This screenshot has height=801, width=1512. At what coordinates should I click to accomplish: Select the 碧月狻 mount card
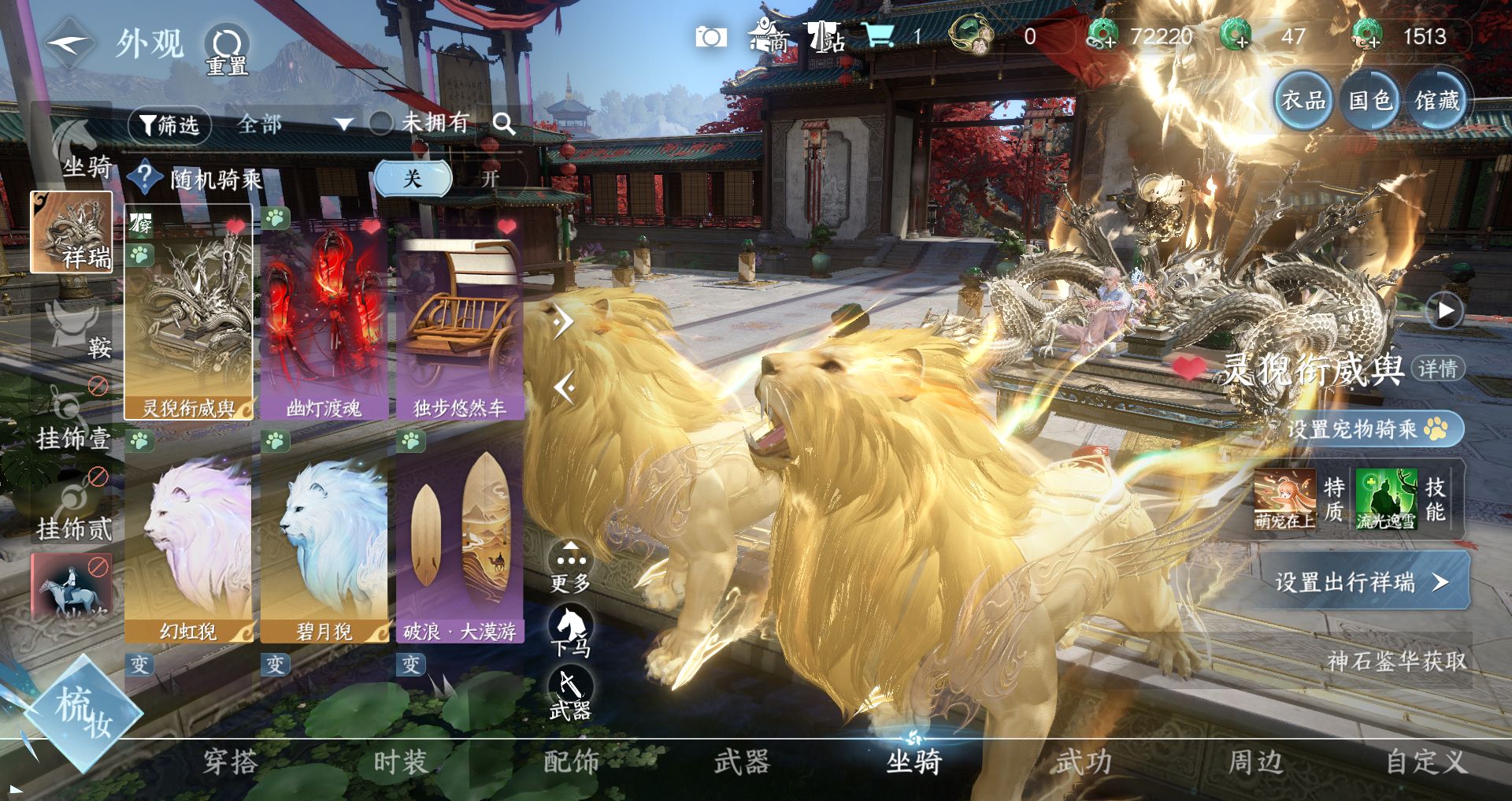(x=324, y=543)
